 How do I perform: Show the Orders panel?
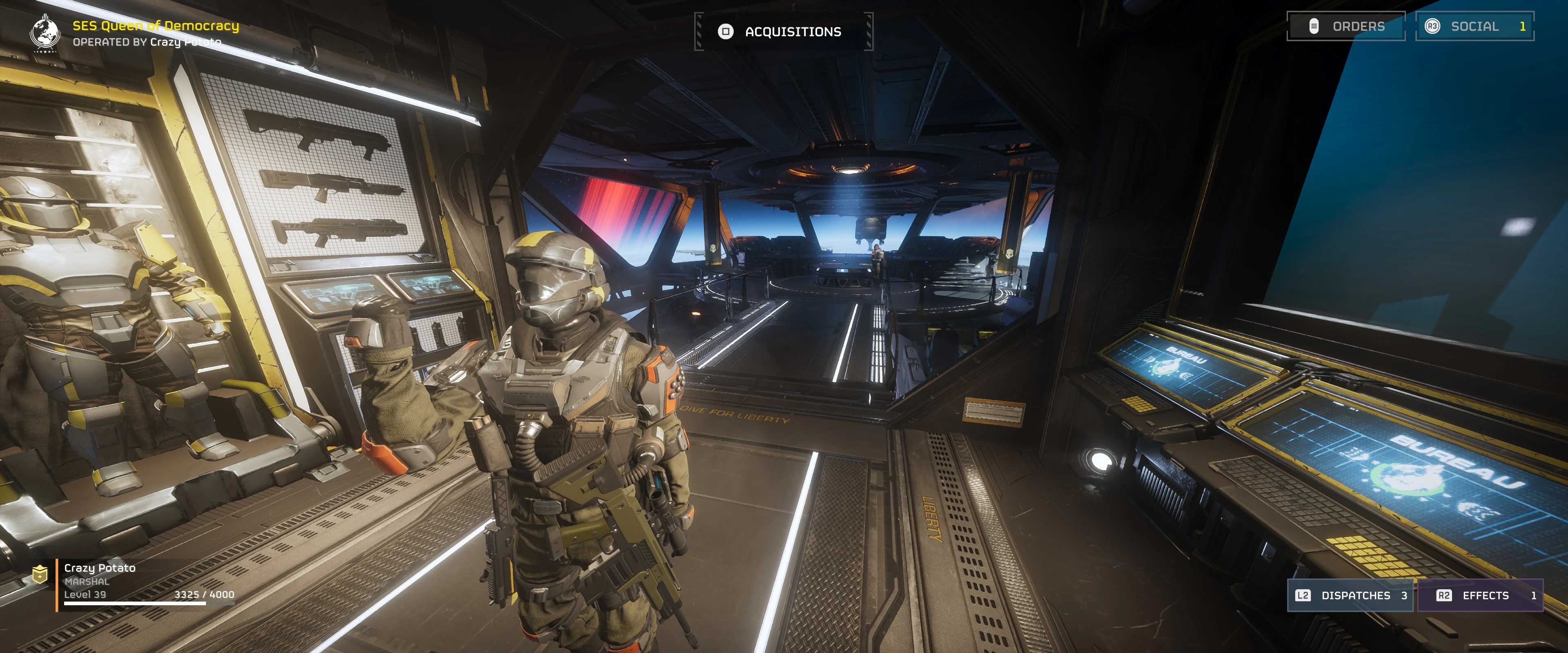1346,26
